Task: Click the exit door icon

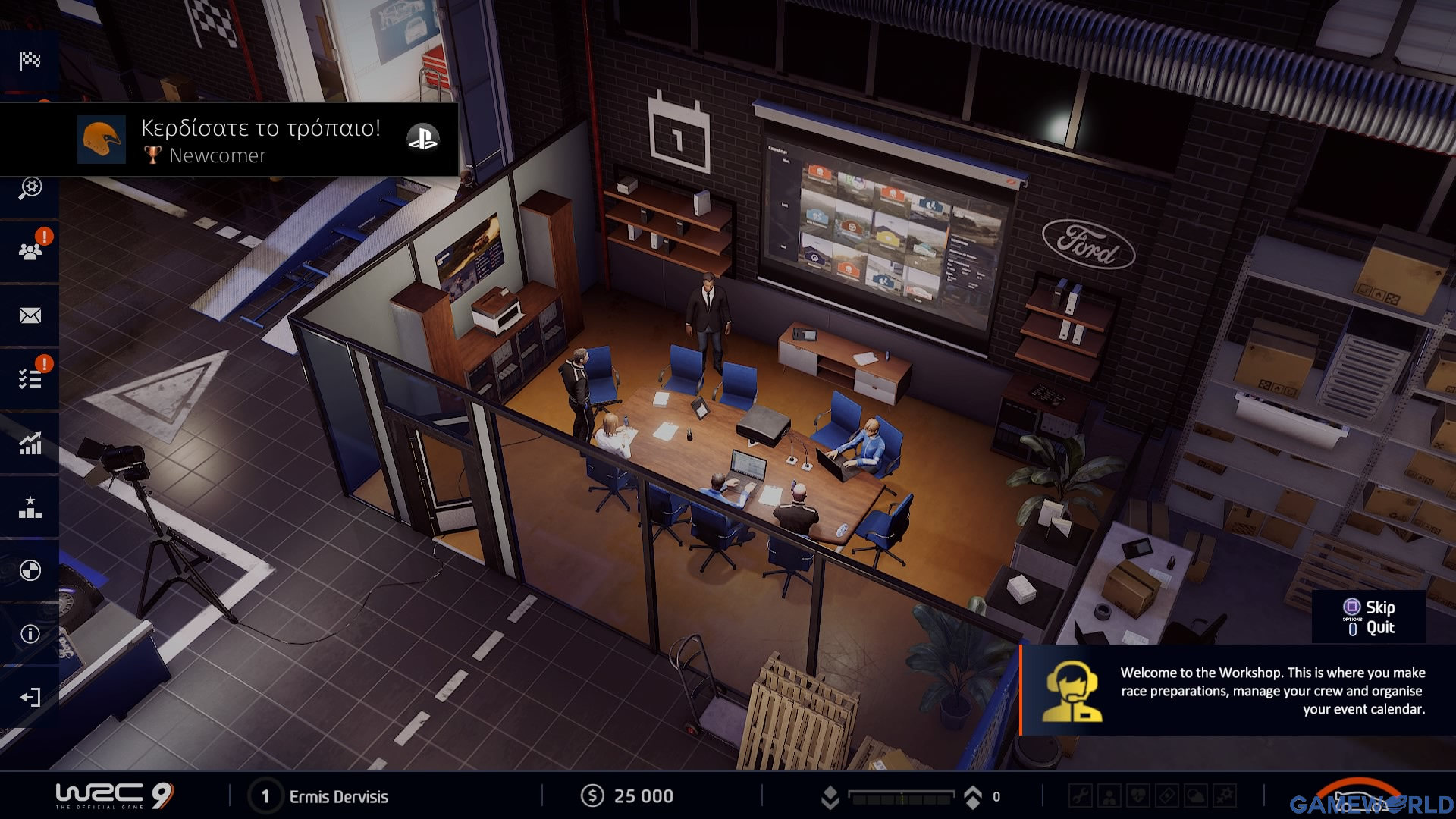Action: click(x=30, y=698)
